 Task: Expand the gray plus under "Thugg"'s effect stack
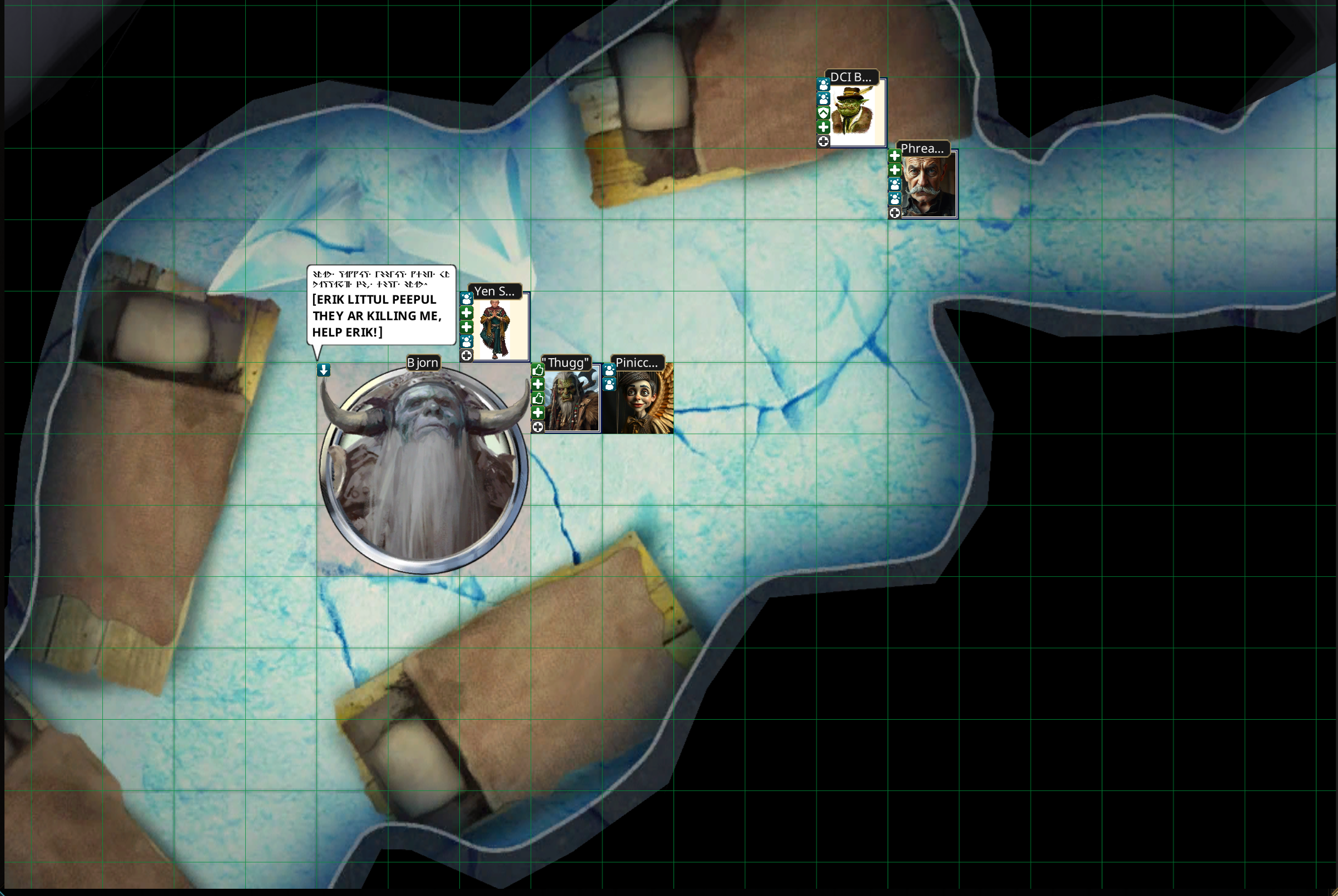538,426
